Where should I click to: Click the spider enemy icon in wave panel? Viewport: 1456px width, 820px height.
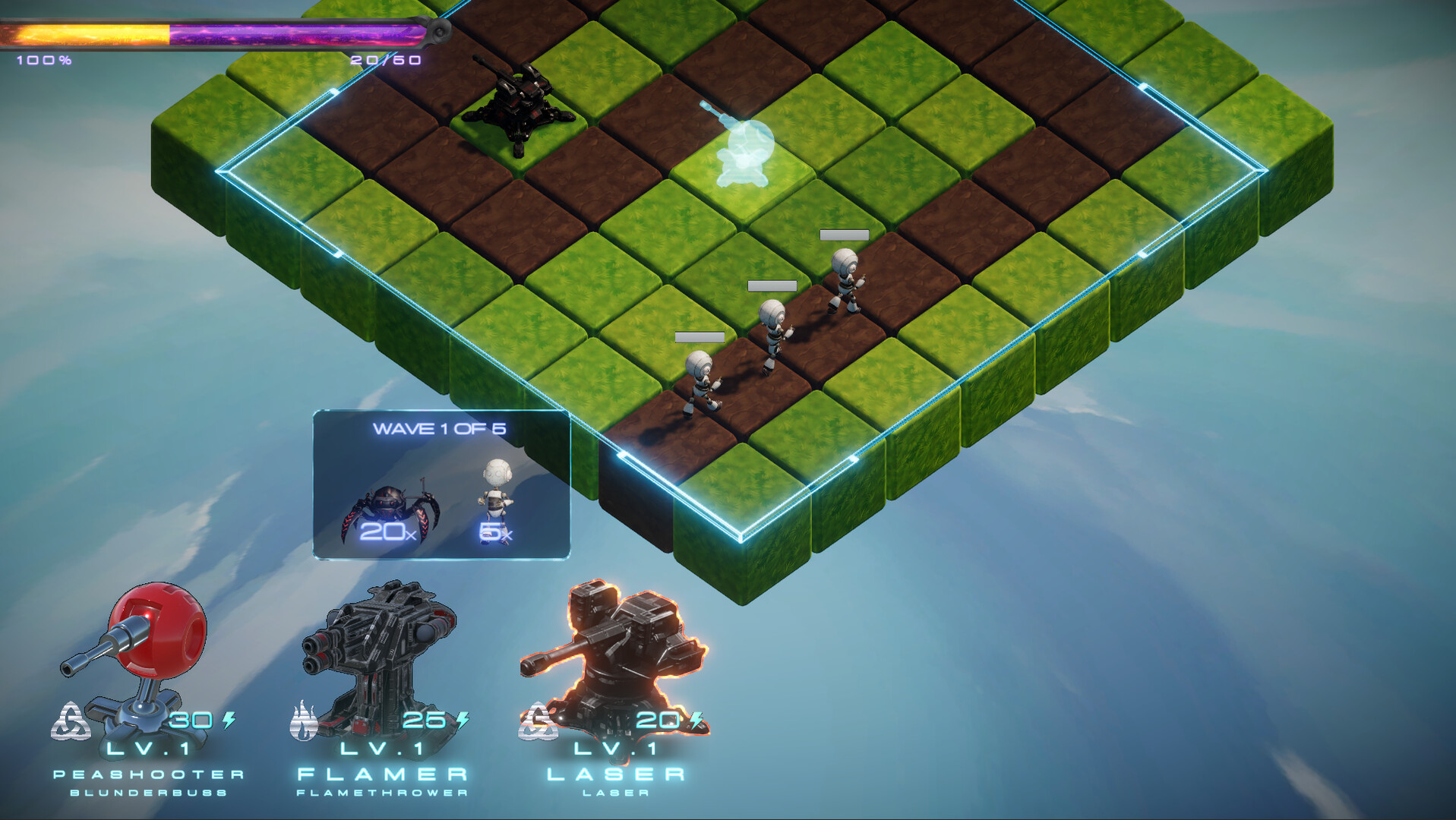click(x=387, y=501)
